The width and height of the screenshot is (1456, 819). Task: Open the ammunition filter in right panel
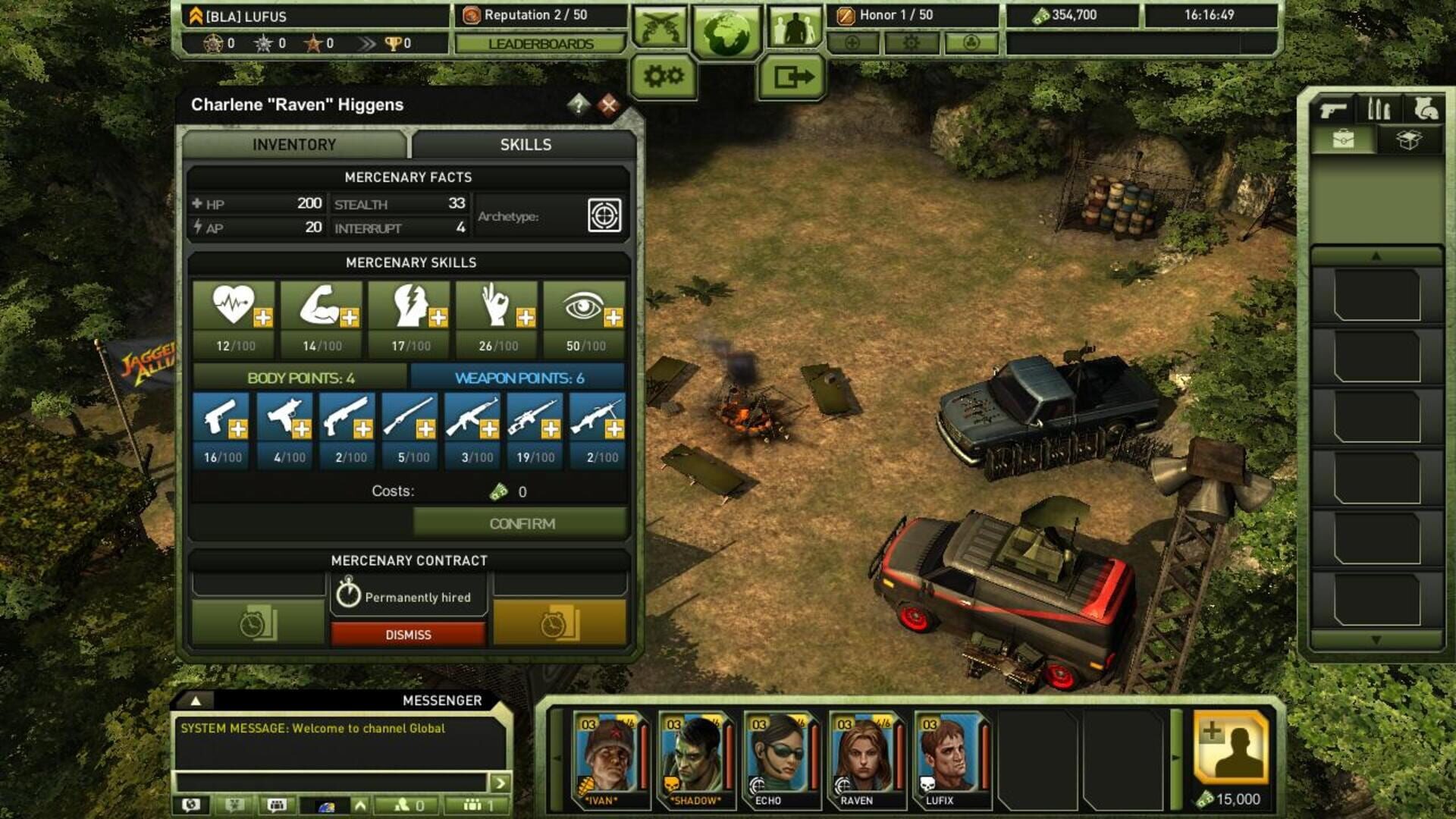click(x=1379, y=108)
